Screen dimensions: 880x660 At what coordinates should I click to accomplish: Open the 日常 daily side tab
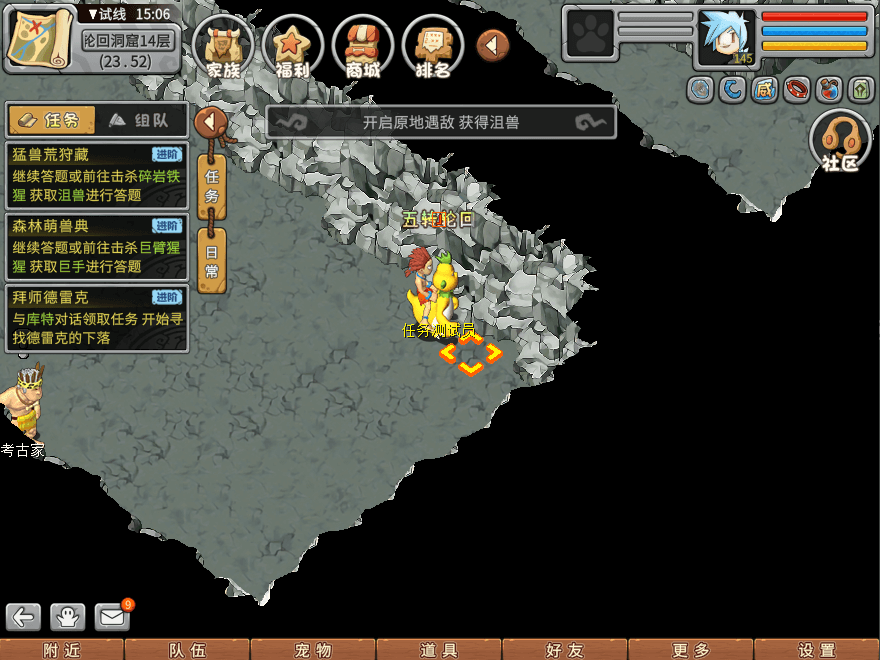(x=212, y=259)
